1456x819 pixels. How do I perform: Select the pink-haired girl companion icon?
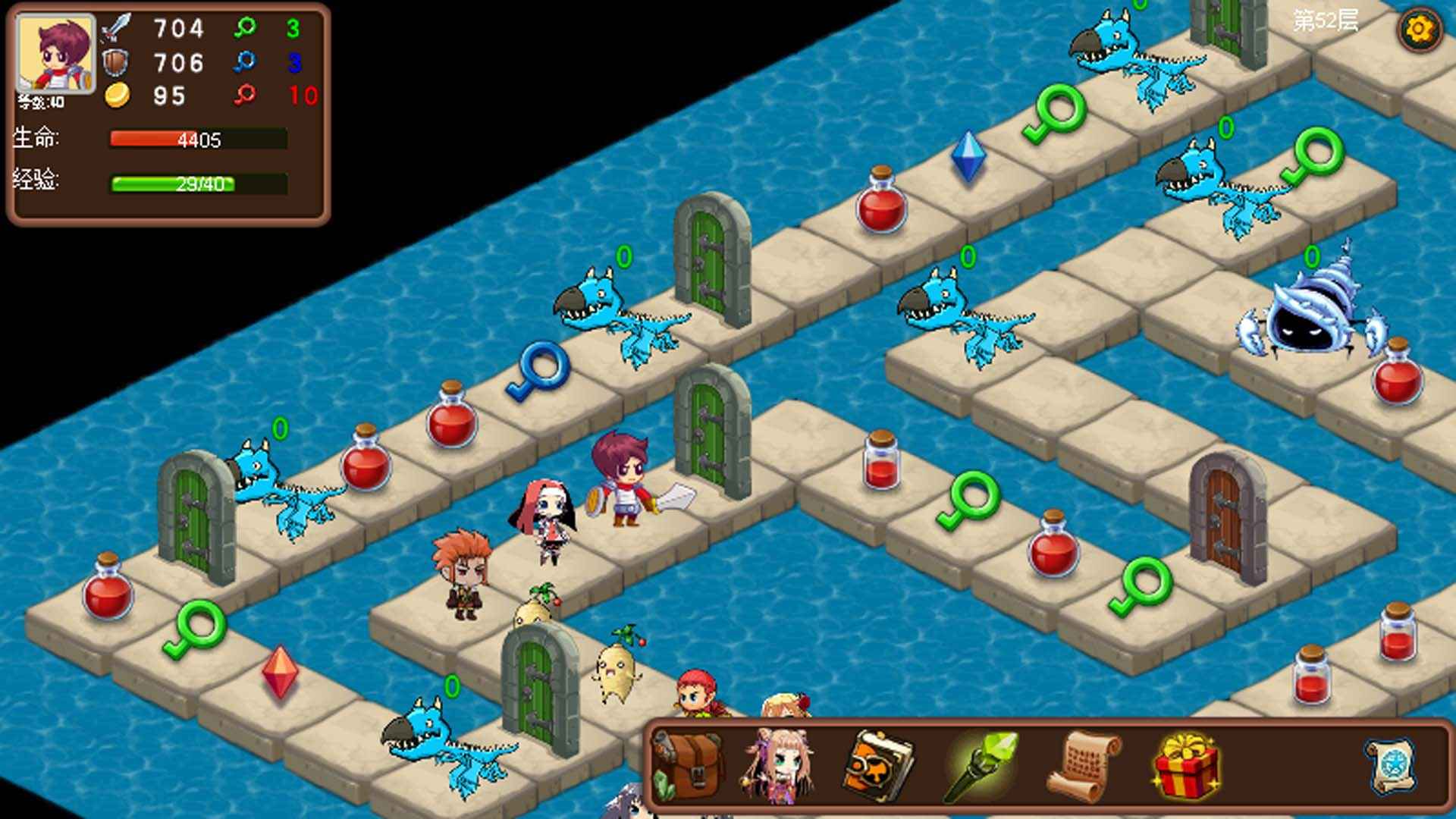tap(779, 765)
